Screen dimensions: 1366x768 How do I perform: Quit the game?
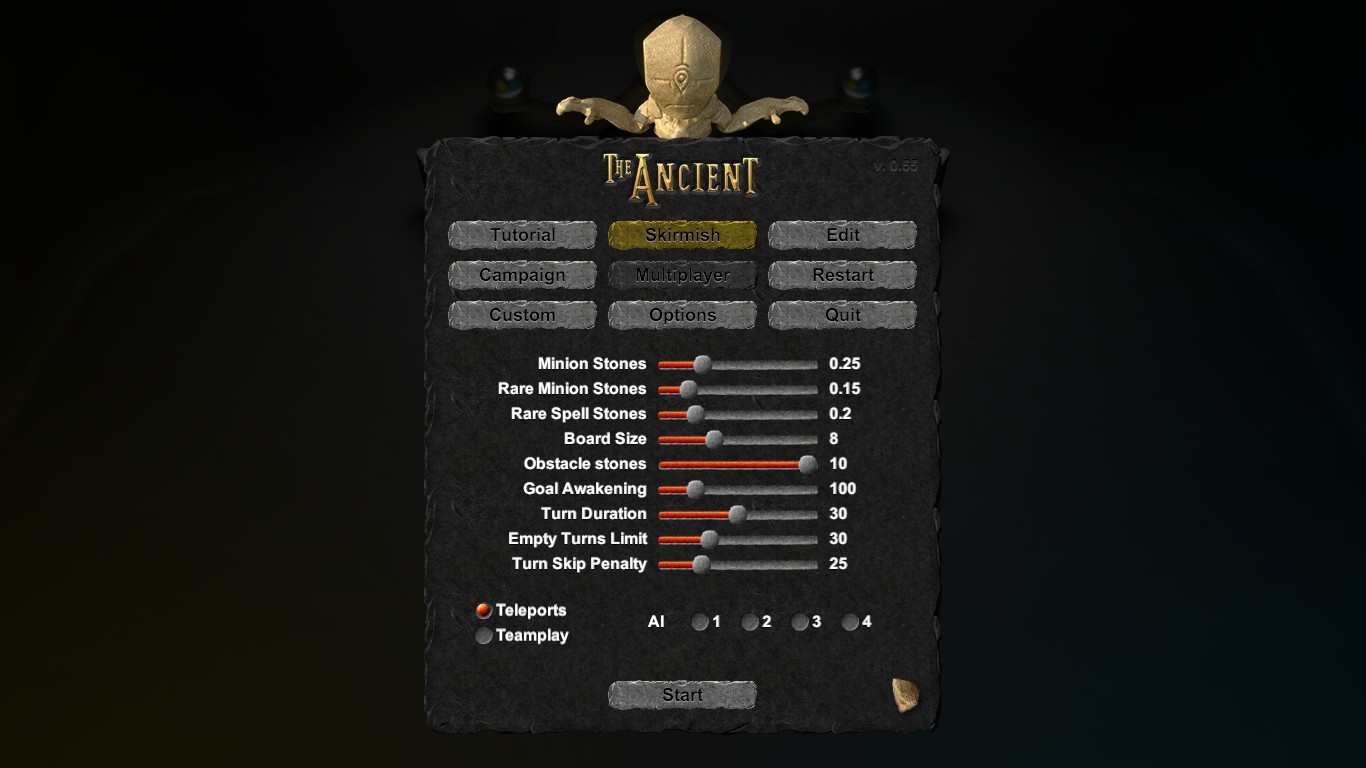(841, 315)
